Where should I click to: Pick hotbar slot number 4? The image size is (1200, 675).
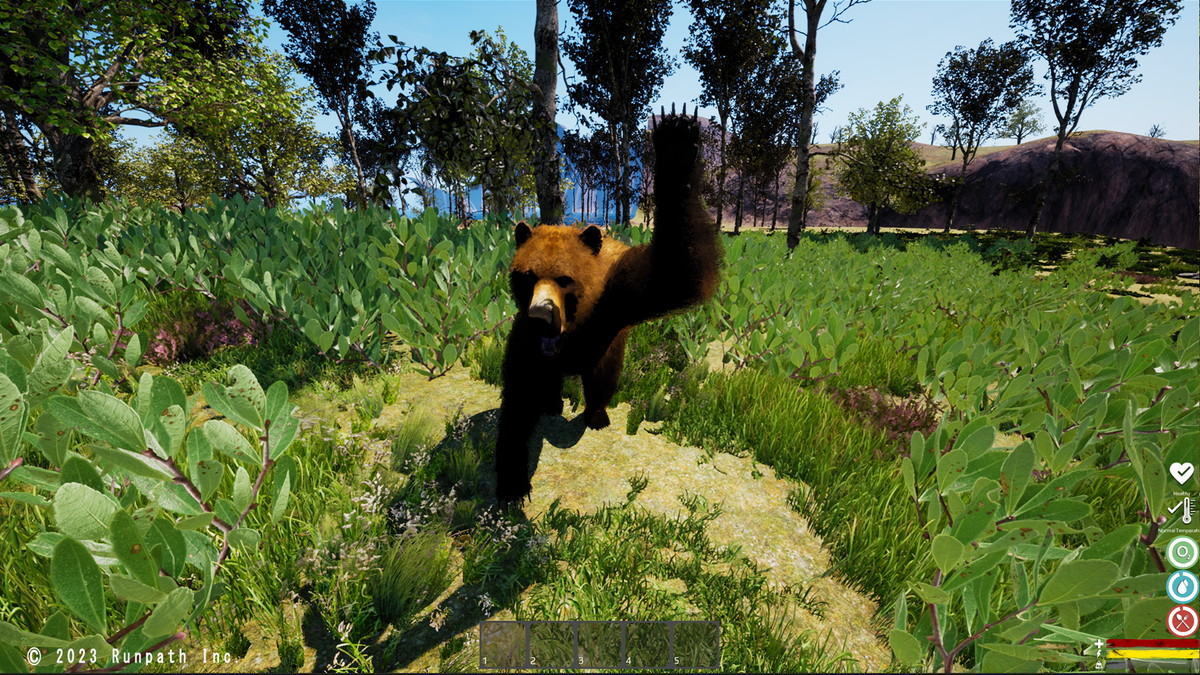(648, 645)
